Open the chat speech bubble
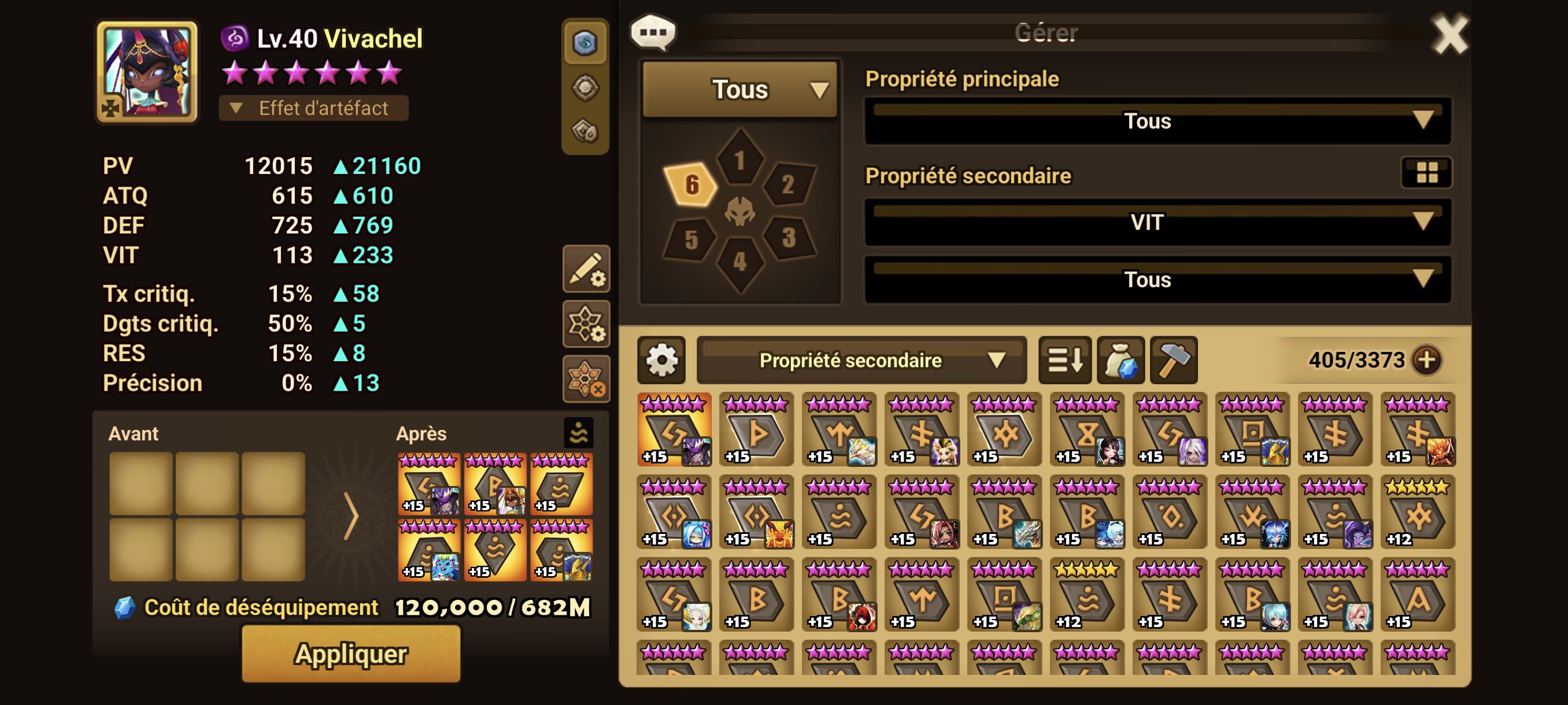 click(x=653, y=32)
